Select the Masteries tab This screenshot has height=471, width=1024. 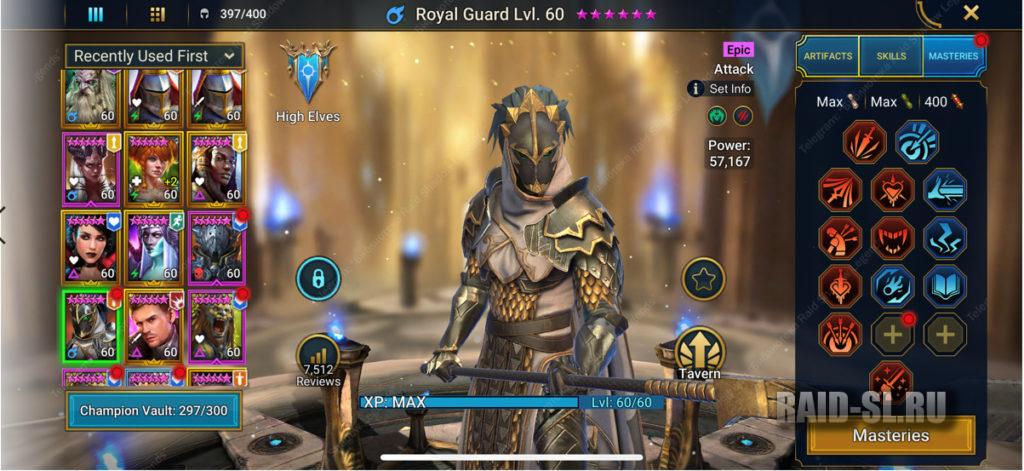(952, 57)
